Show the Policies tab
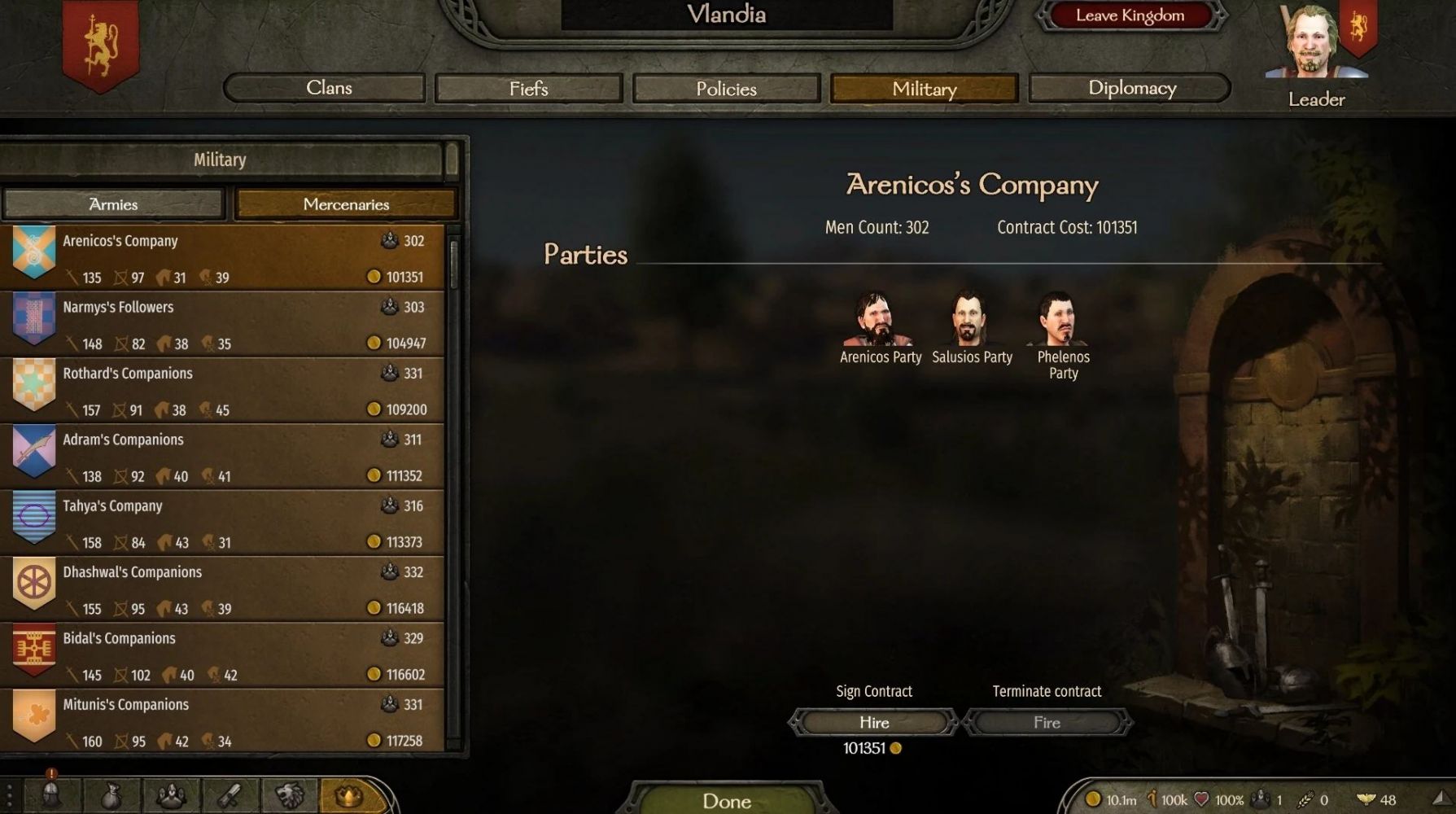The image size is (1456, 814). (x=726, y=89)
